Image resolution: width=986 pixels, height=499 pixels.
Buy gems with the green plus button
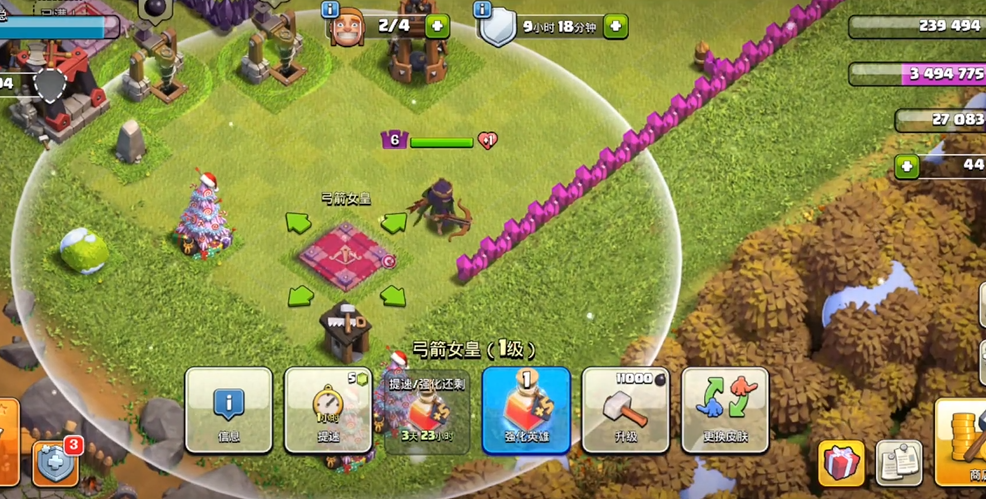coord(907,166)
